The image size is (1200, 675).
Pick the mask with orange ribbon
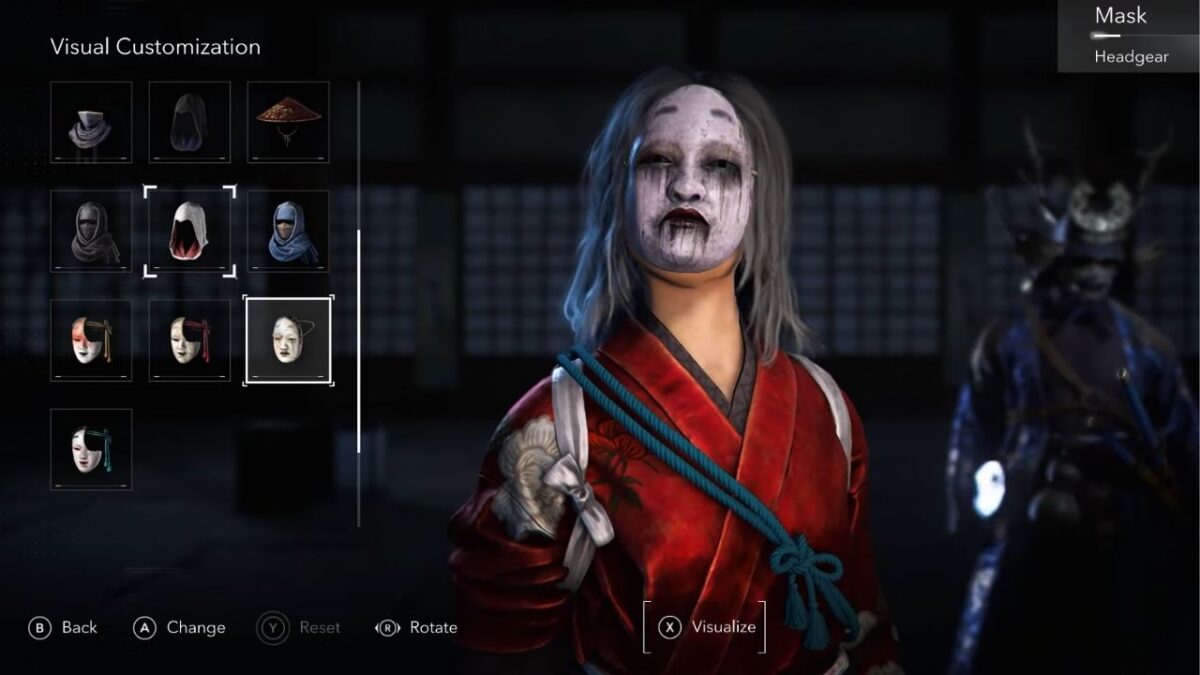[x=91, y=340]
